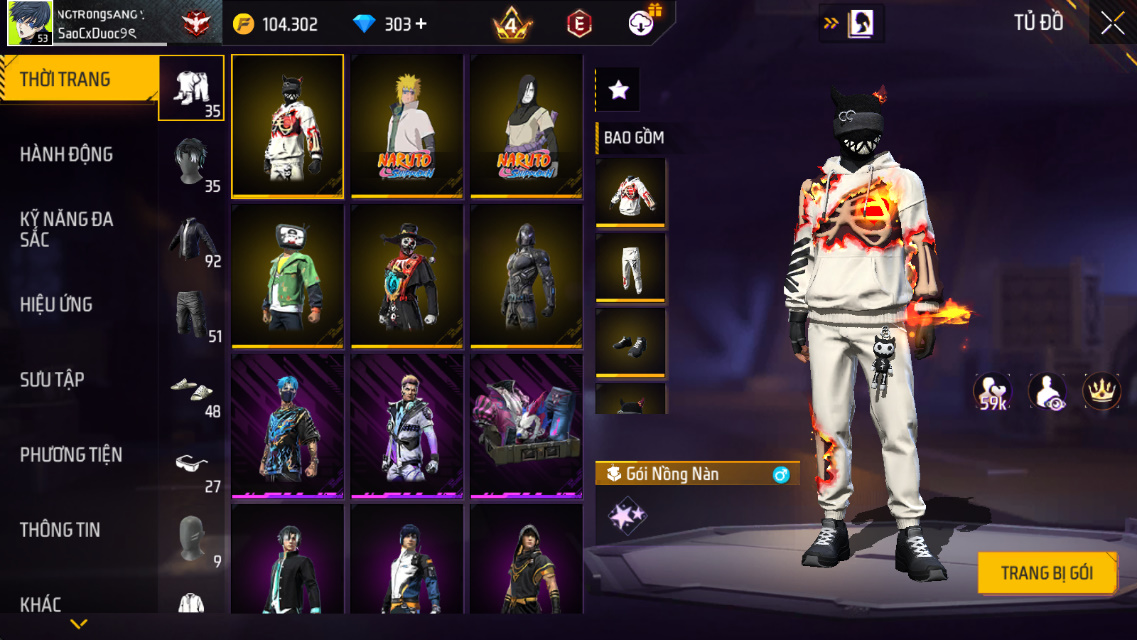The width and height of the screenshot is (1137, 640).
Task: Open the player profile avatar
Action: [30, 23]
